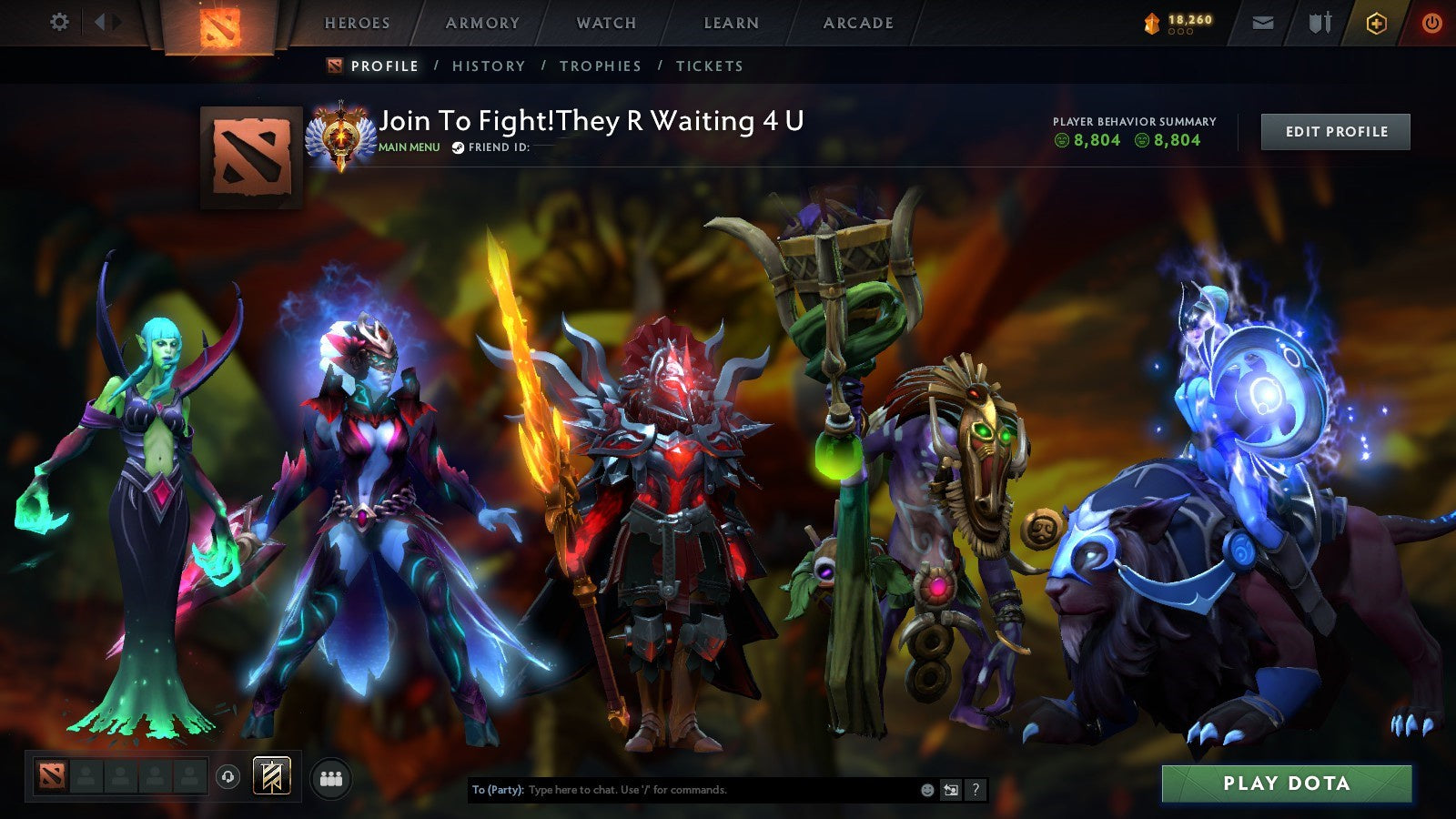This screenshot has width=1456, height=819.
Task: Click the red power button to exit
Action: [1431, 20]
